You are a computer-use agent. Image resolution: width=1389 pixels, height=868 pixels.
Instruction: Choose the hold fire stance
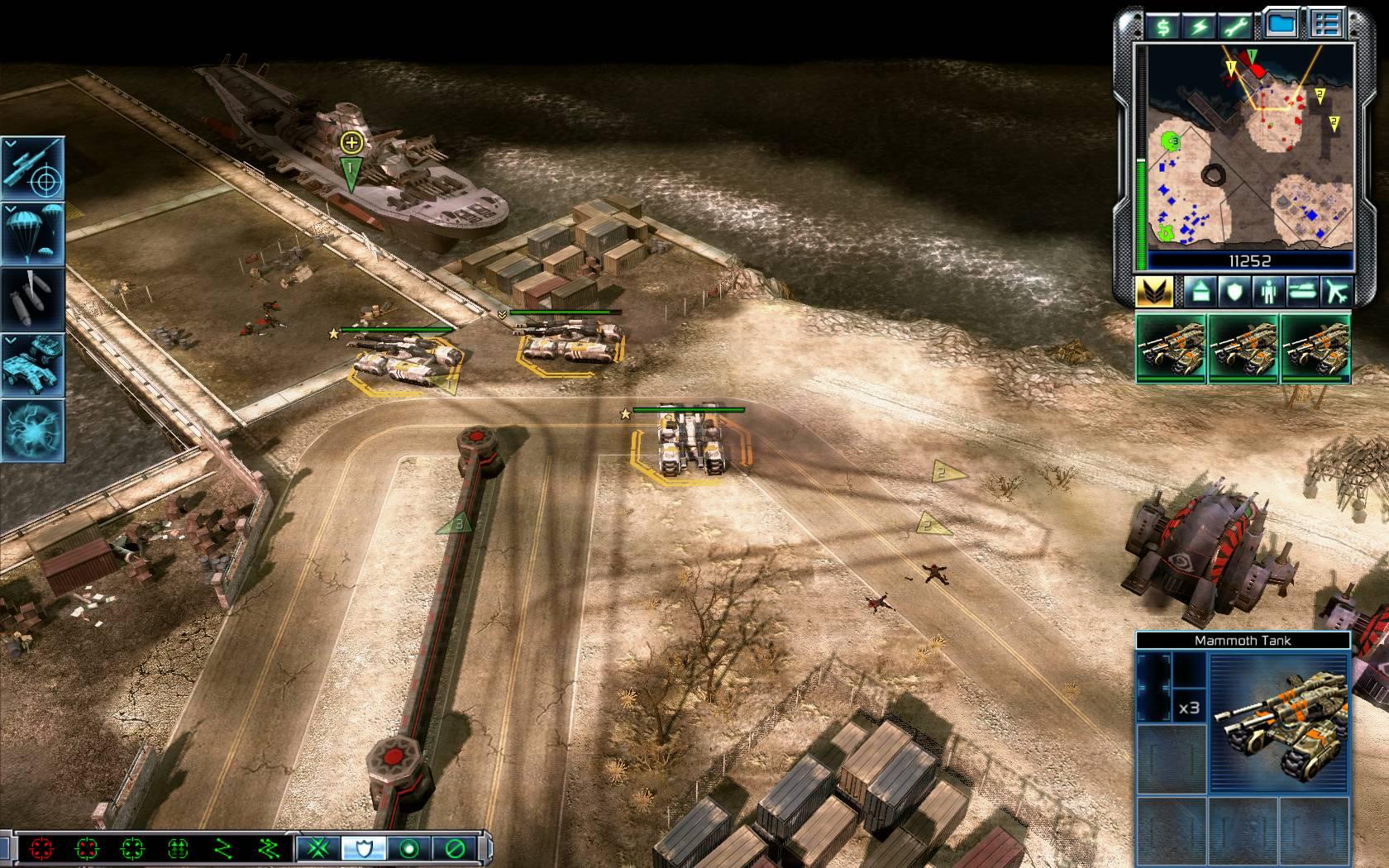click(x=454, y=848)
